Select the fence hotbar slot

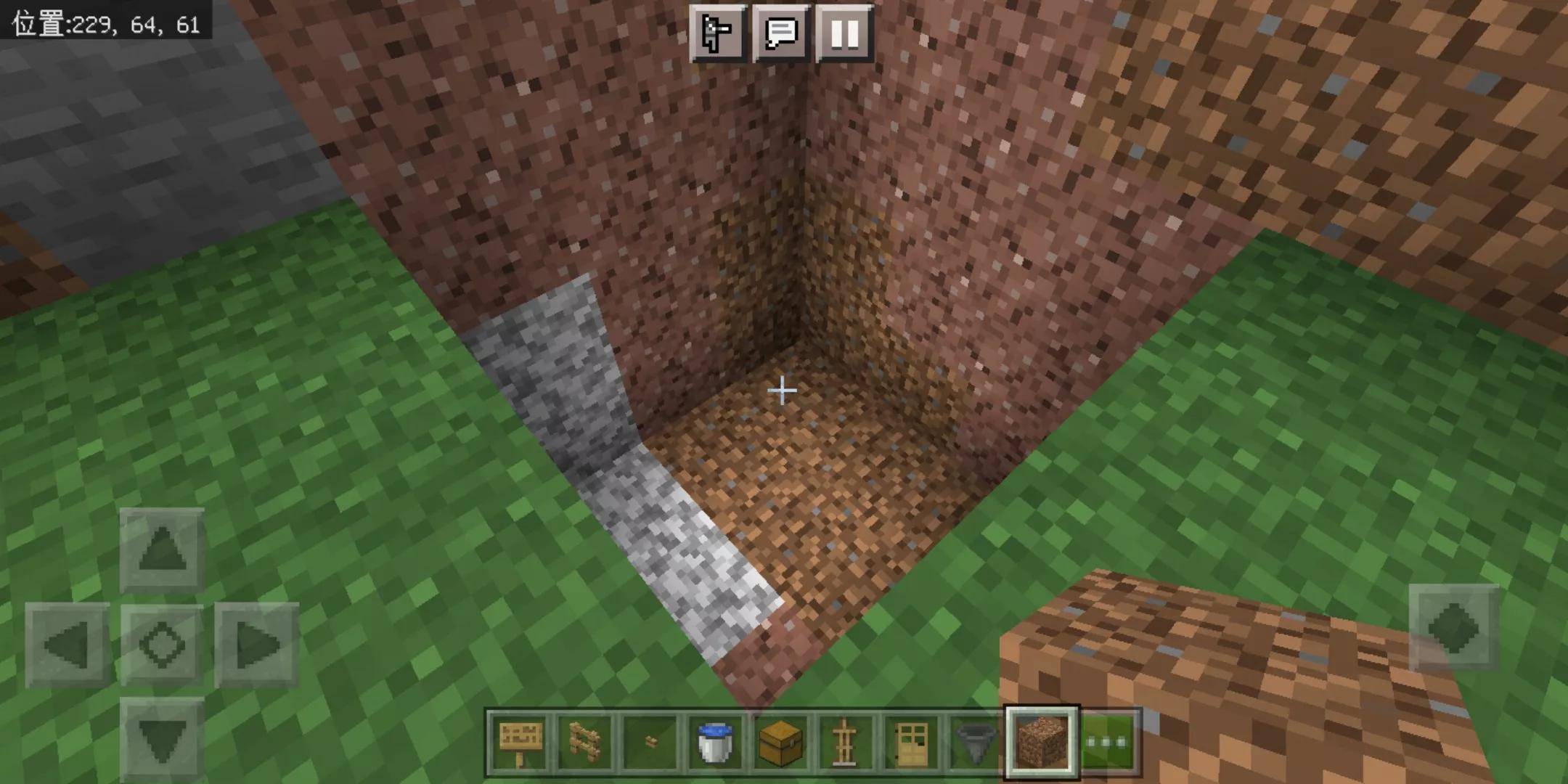585,742
